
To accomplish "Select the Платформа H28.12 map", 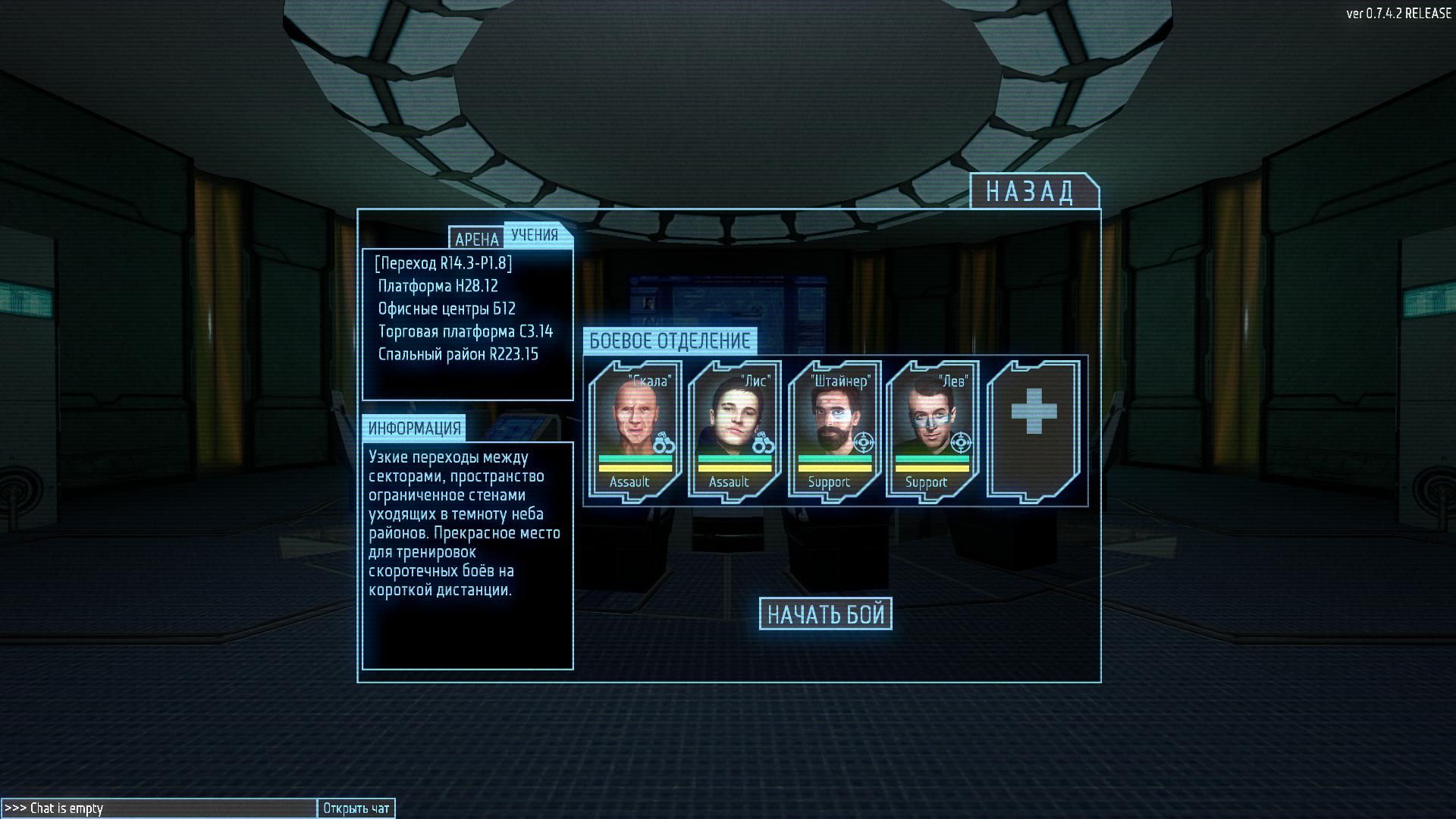I will (438, 286).
